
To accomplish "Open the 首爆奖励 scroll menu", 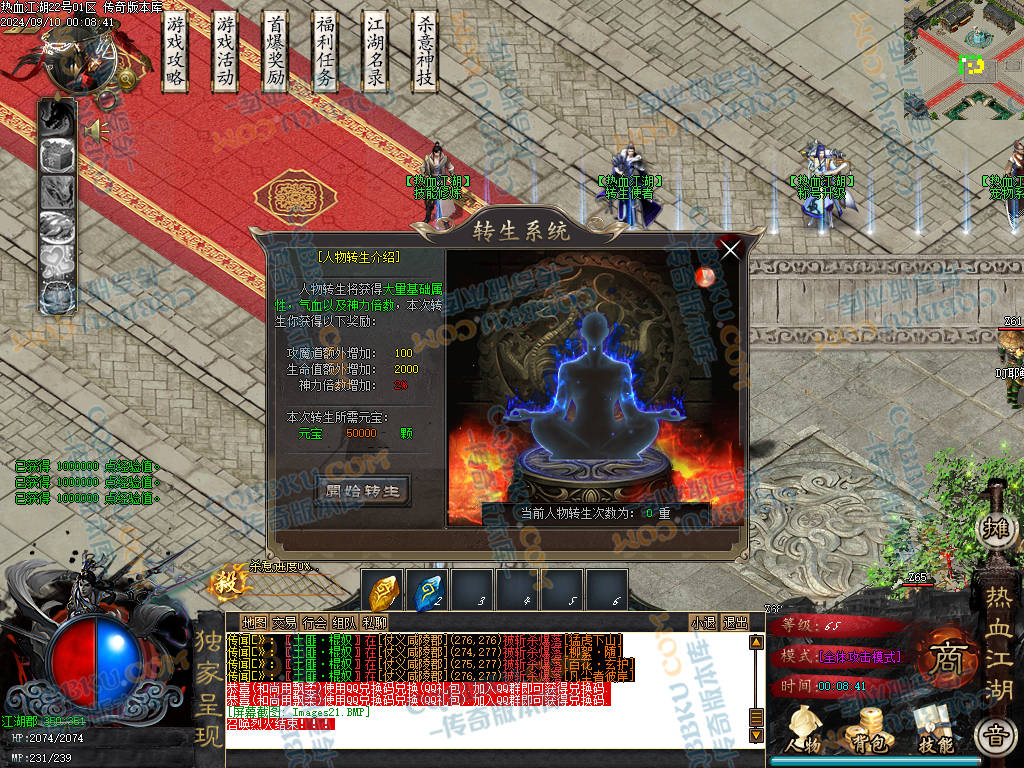I will pyautogui.click(x=275, y=52).
